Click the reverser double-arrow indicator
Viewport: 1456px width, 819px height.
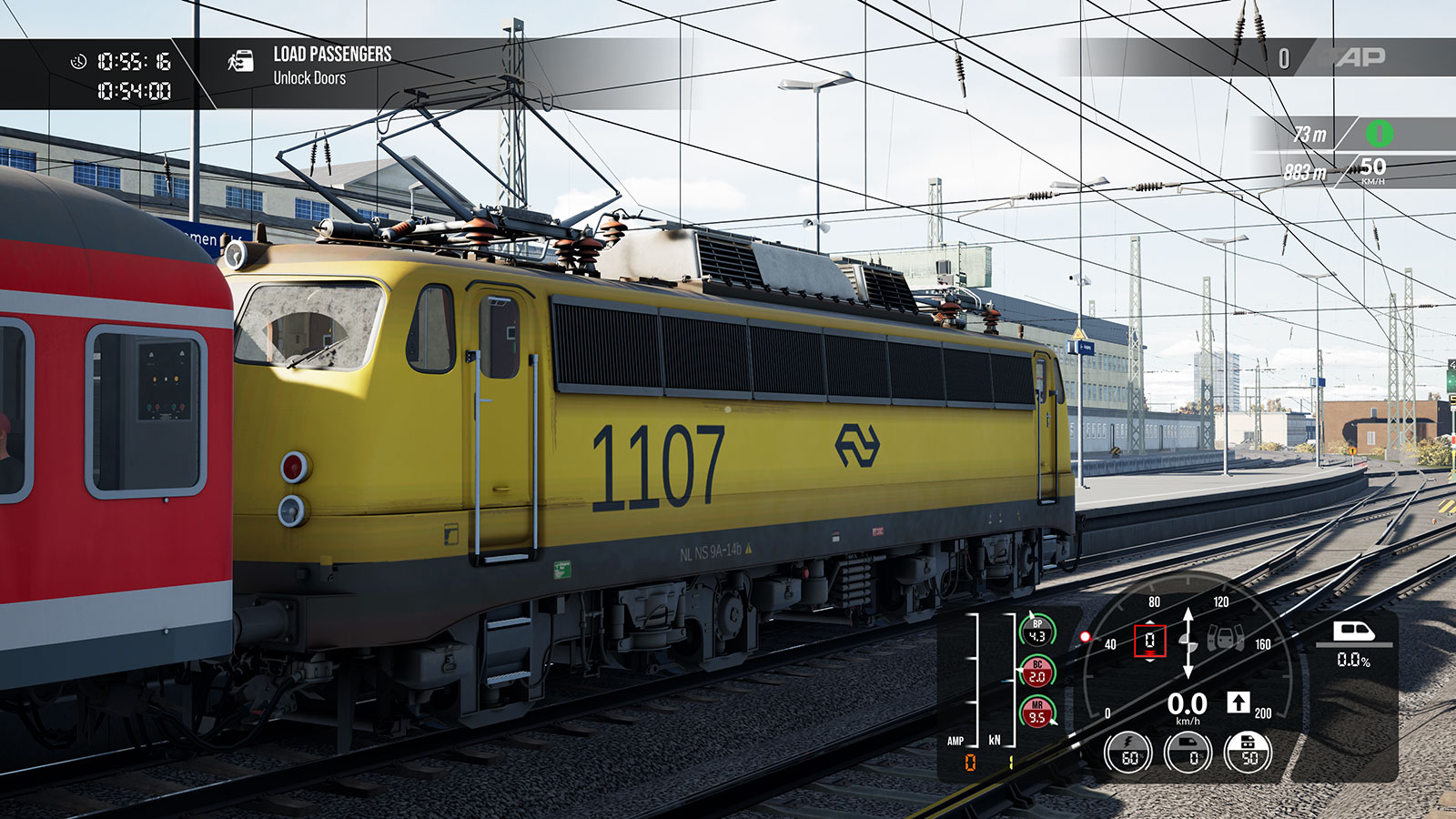pyautogui.click(x=1188, y=643)
